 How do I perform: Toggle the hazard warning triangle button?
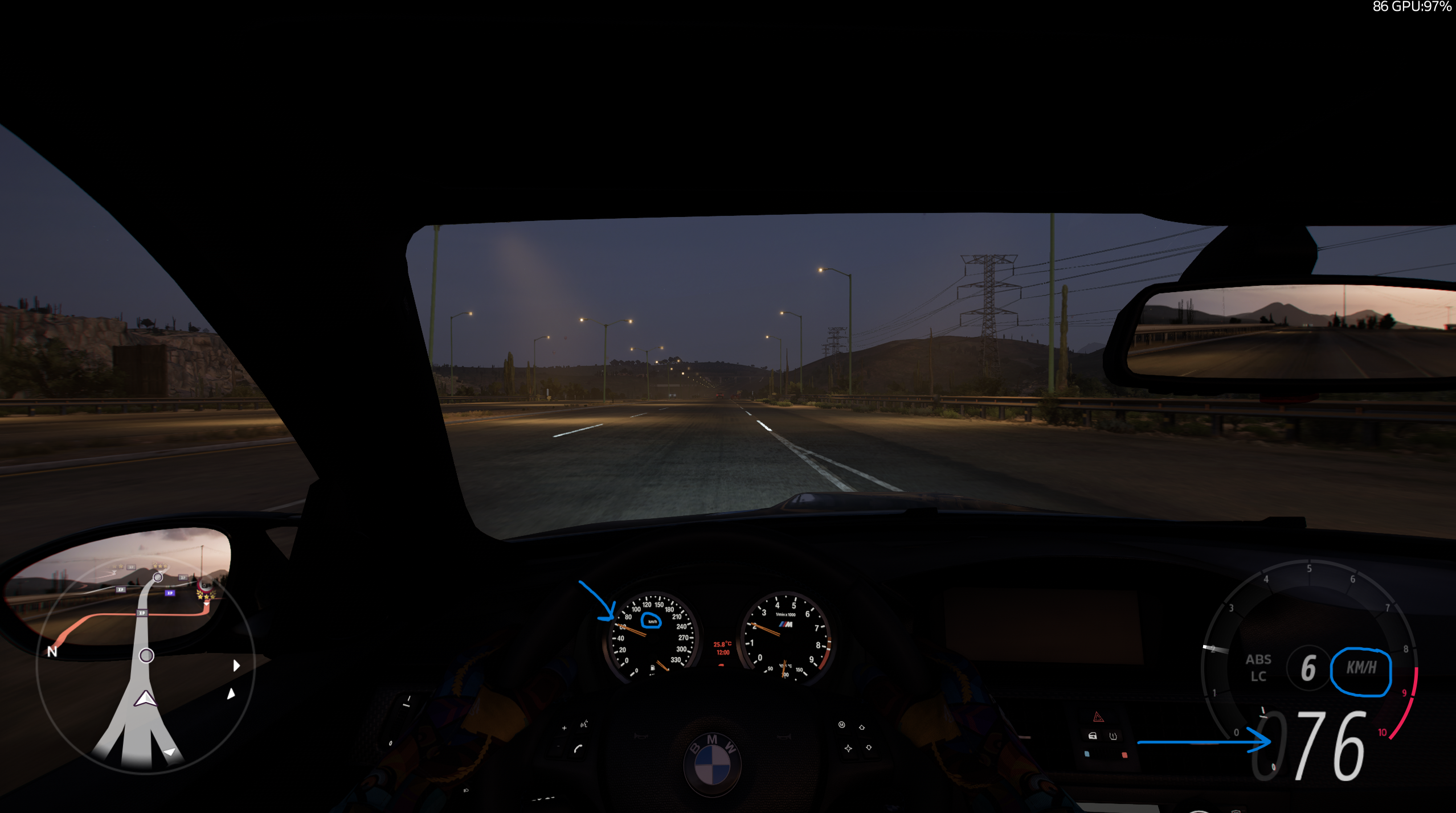[x=1098, y=717]
